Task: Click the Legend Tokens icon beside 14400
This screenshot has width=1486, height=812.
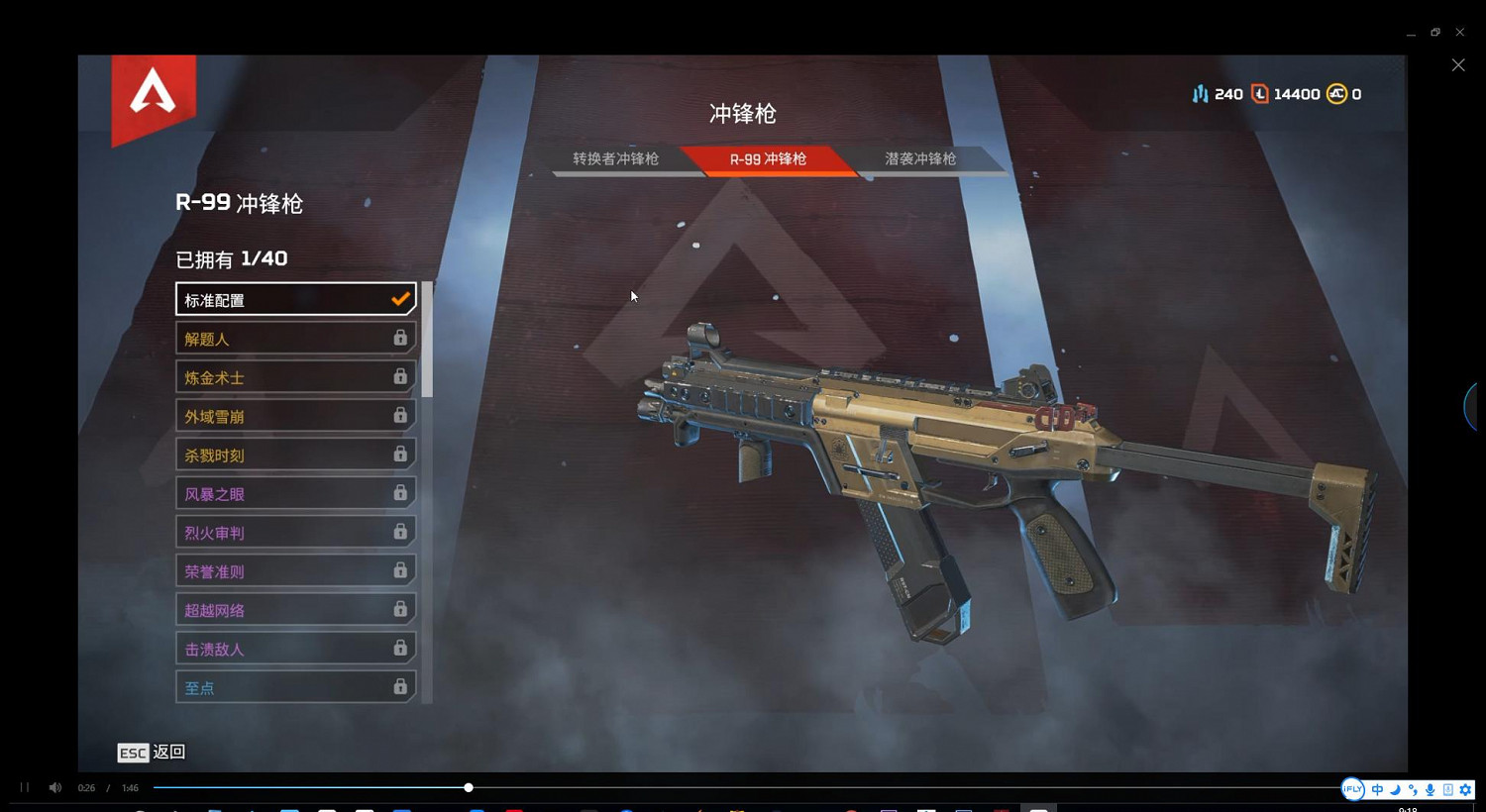Action: click(x=1259, y=93)
